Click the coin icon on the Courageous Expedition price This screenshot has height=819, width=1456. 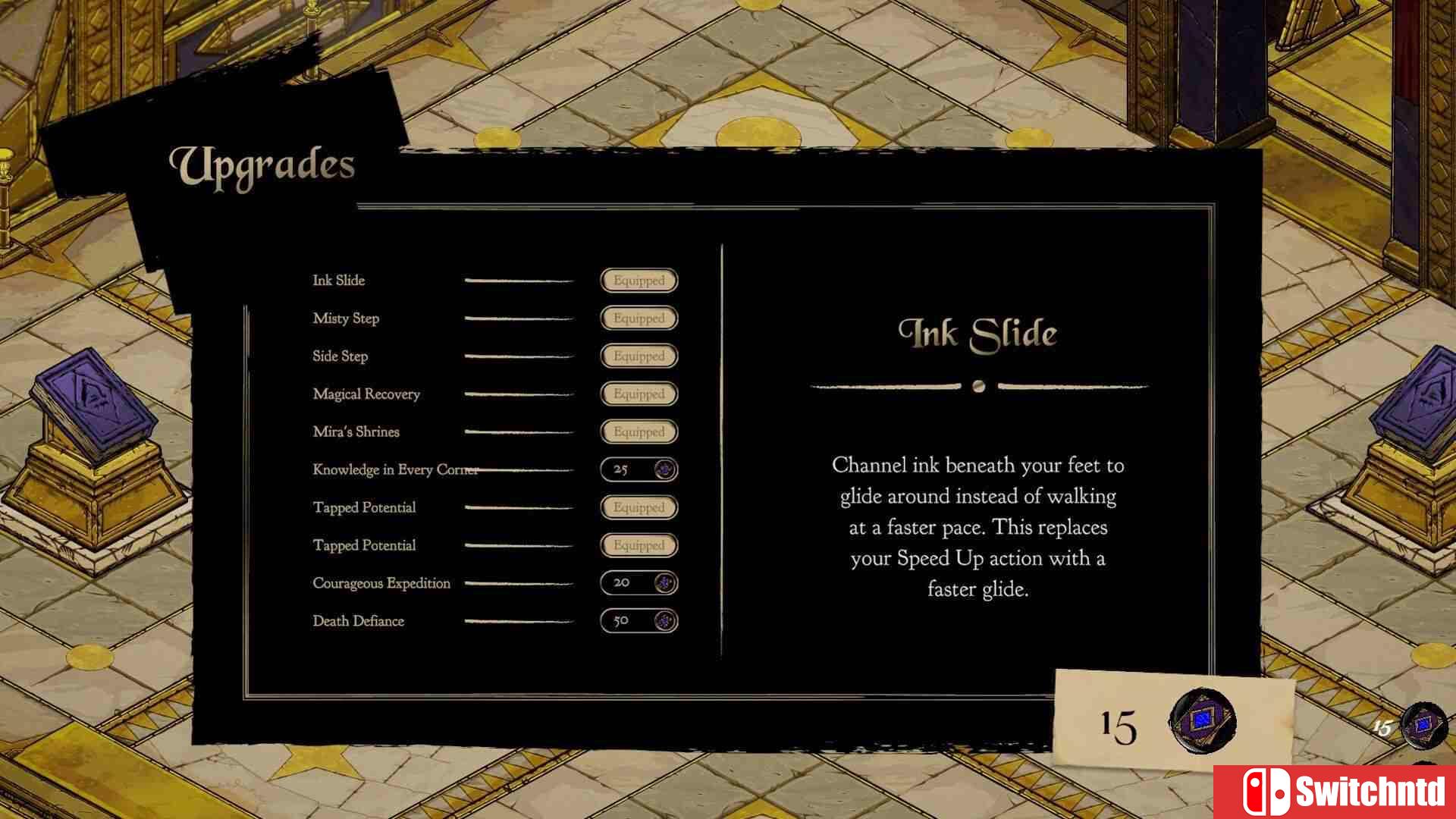pos(664,583)
